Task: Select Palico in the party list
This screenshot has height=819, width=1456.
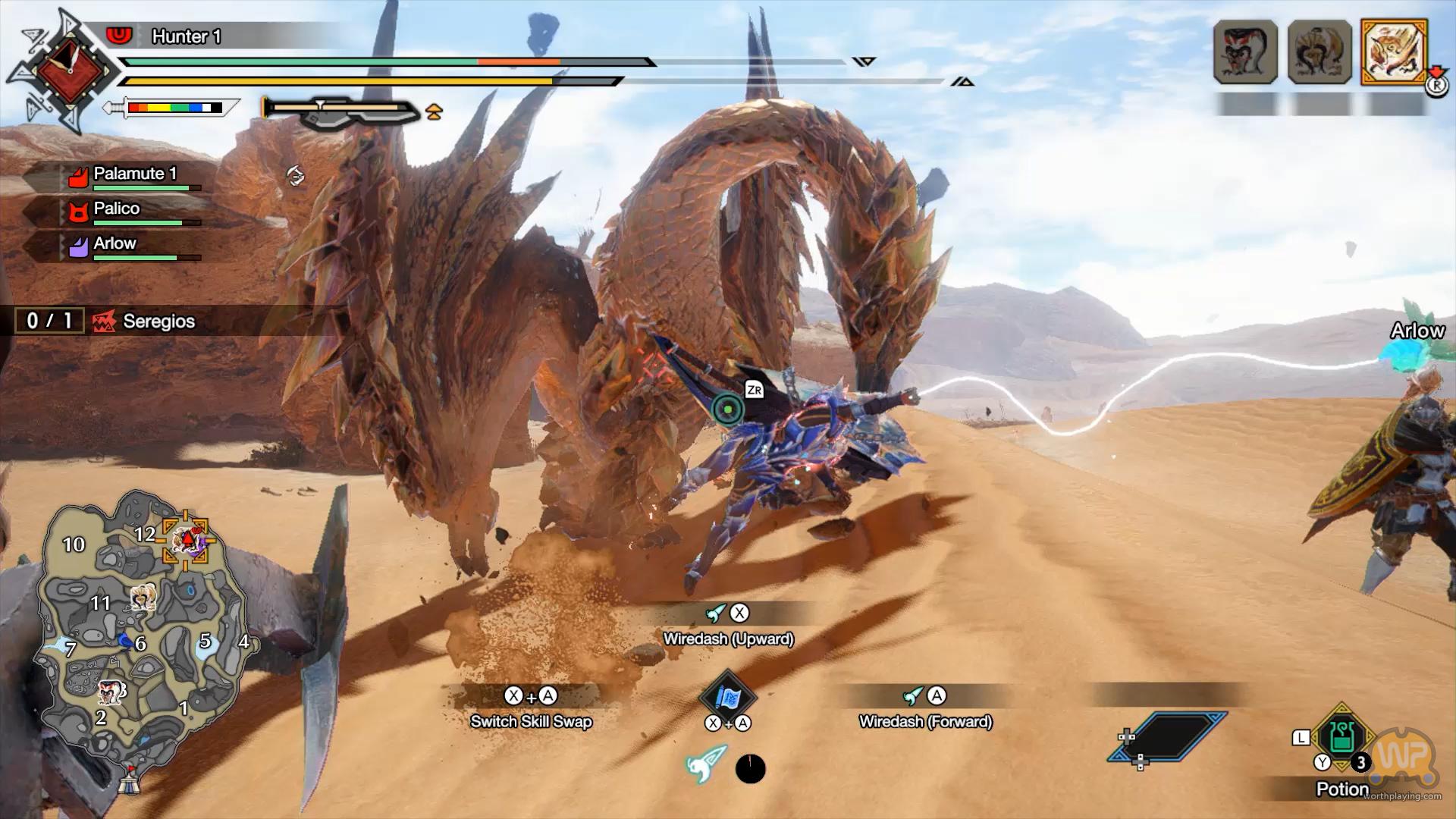Action: (x=117, y=210)
